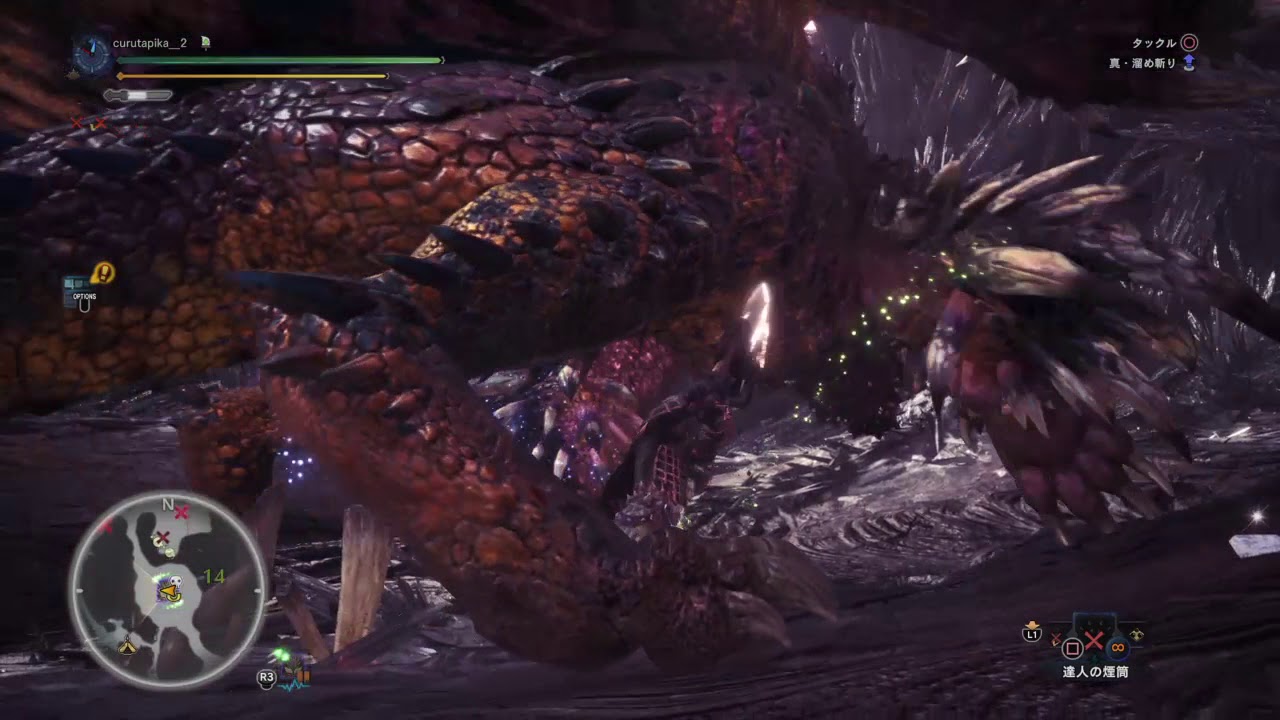Click the yellow Palico marker below the minimap
1280x720 pixels.
click(125, 647)
